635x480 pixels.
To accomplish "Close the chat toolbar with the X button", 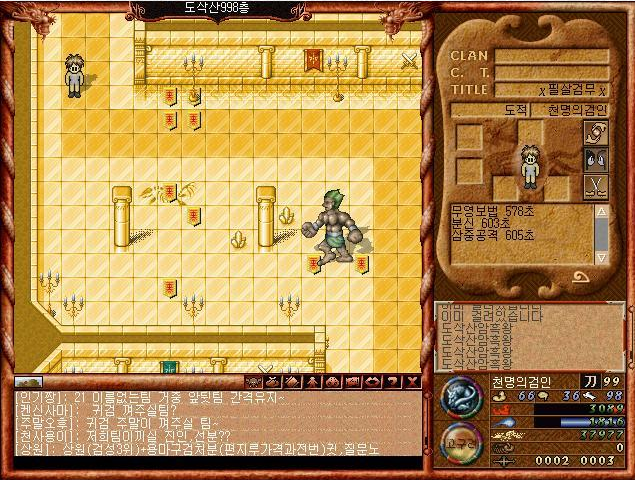I will pyautogui.click(x=414, y=381).
